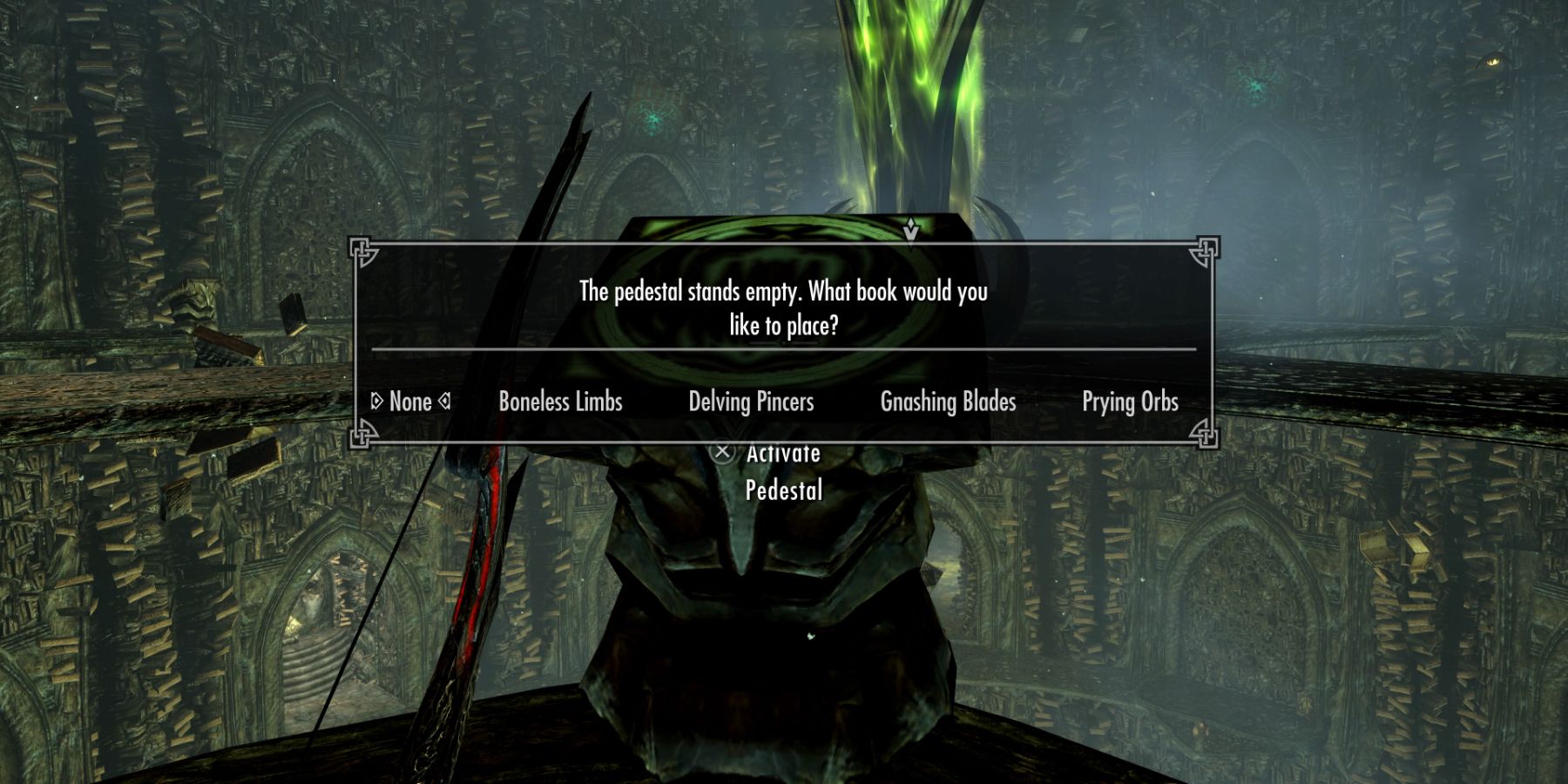Select the Boneless Limbs book
The height and width of the screenshot is (784, 1568).
coord(560,402)
